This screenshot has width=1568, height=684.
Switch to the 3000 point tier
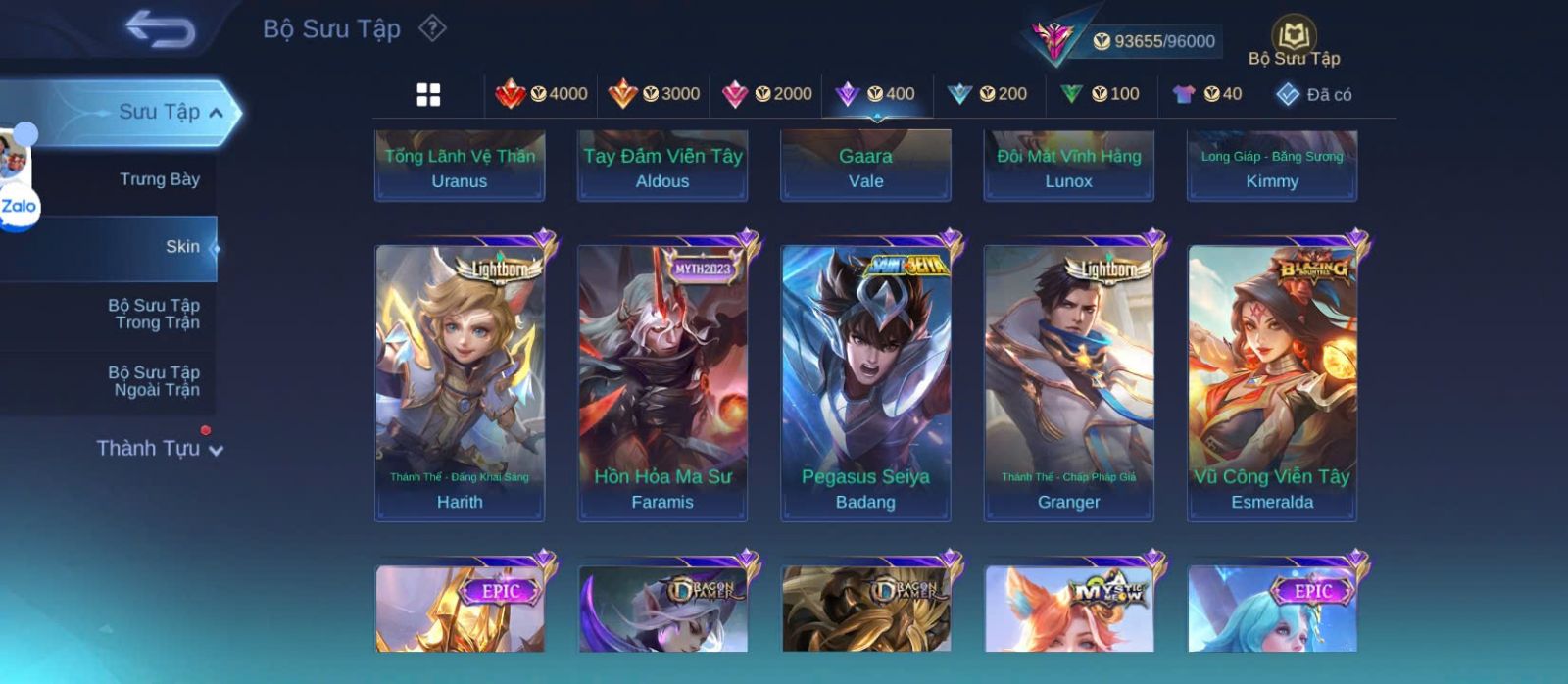(x=654, y=94)
